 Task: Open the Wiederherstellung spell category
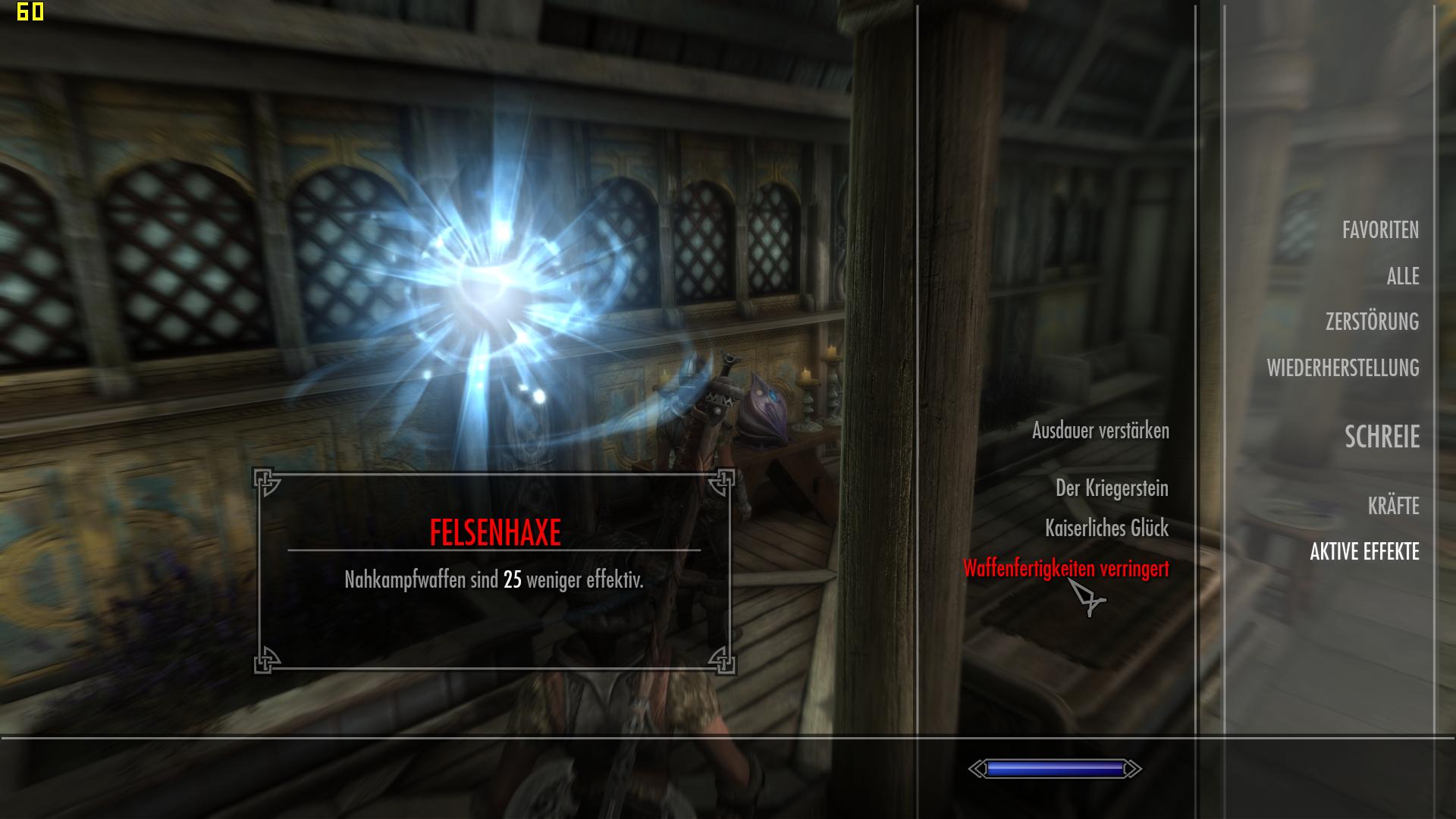click(1342, 369)
